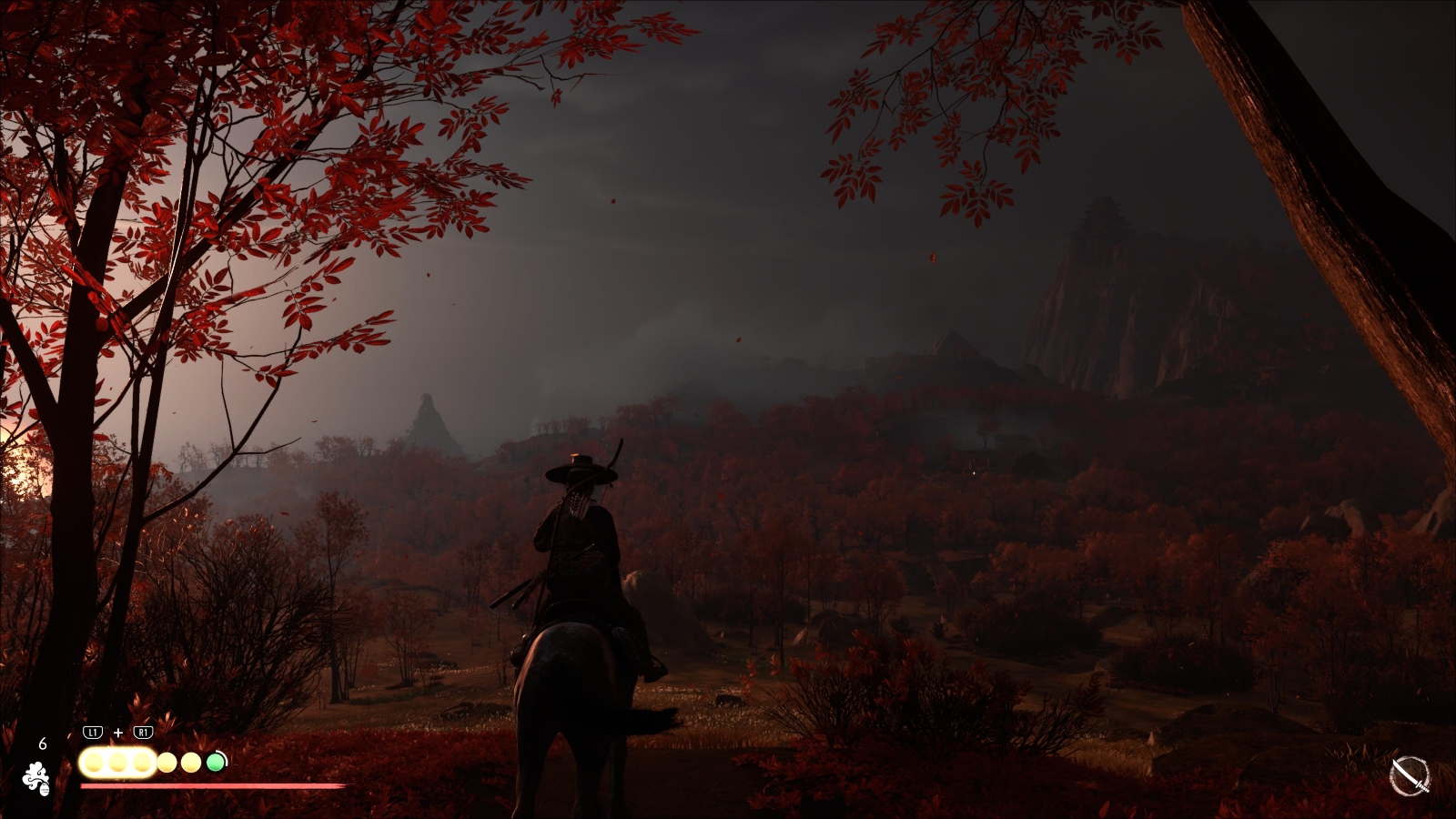1456x819 pixels.
Task: Click the green resolve orb
Action: coord(216,762)
